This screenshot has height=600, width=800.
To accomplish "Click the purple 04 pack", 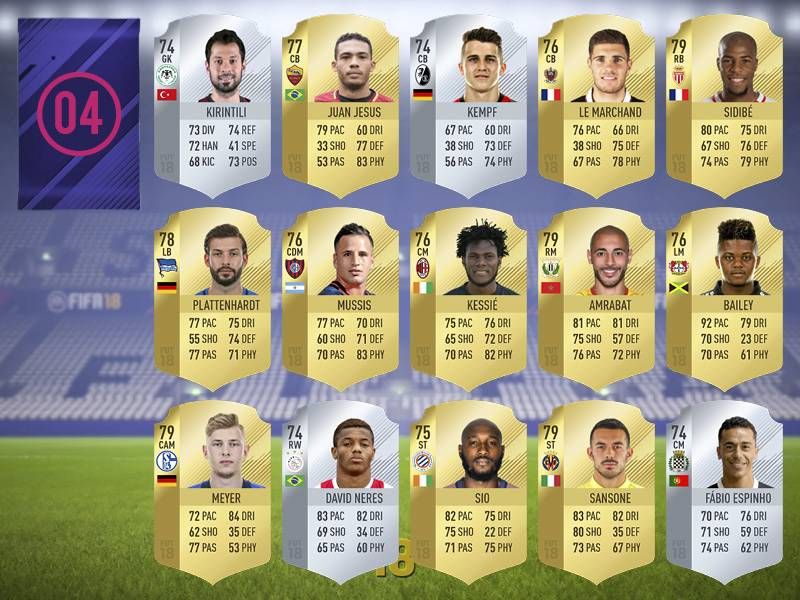I will tap(79, 113).
